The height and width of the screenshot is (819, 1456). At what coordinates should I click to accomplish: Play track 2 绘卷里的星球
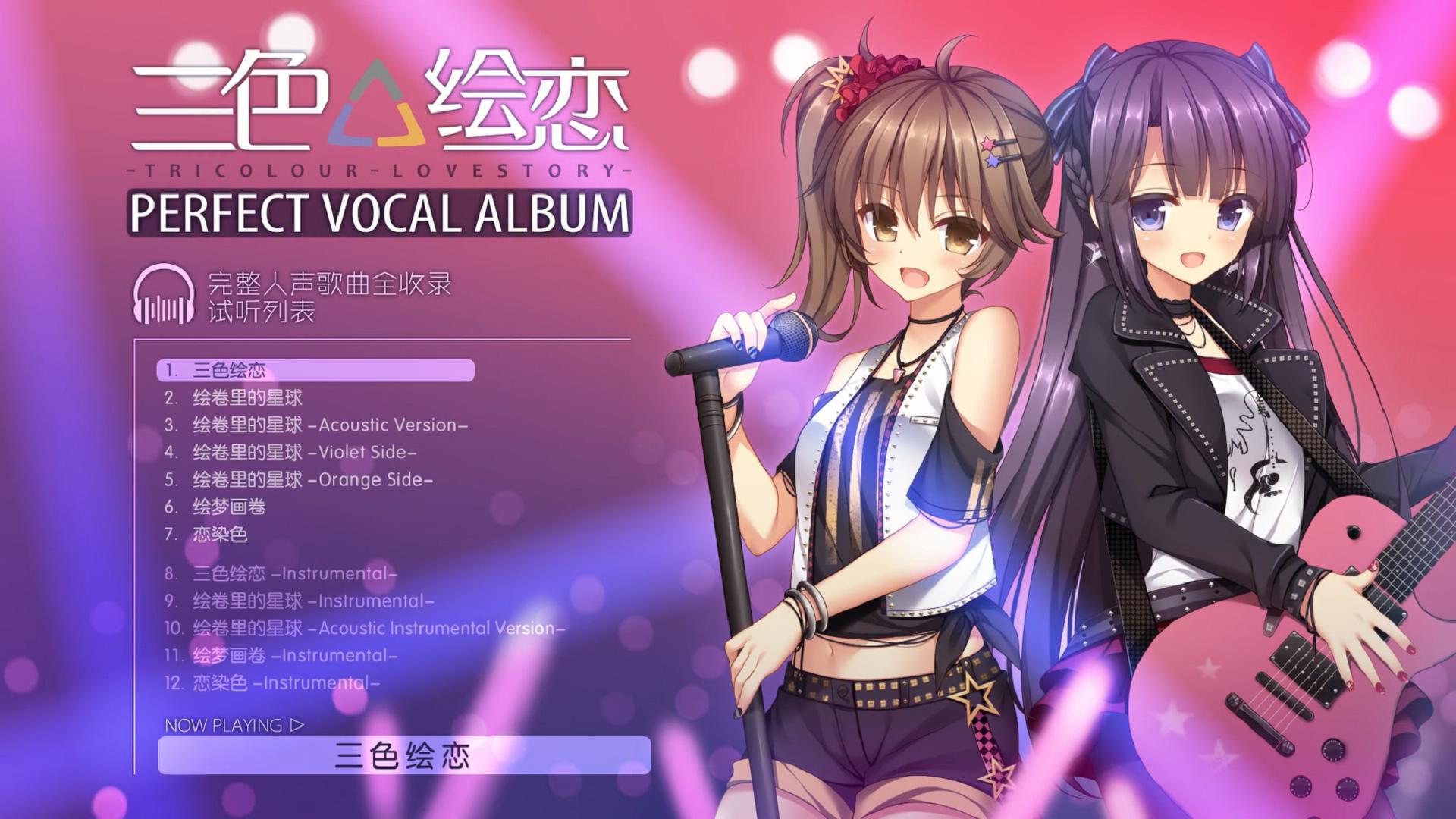233,397
